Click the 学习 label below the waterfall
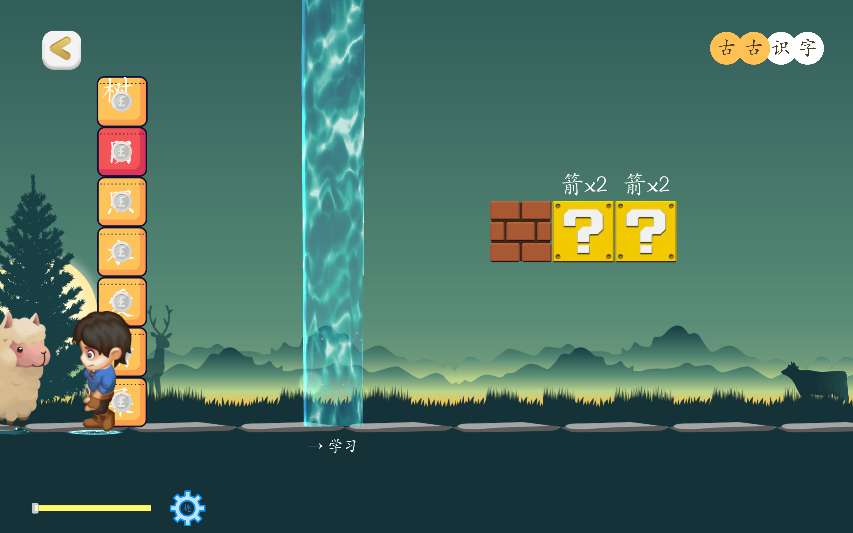The height and width of the screenshot is (533, 853). pyautogui.click(x=342, y=446)
